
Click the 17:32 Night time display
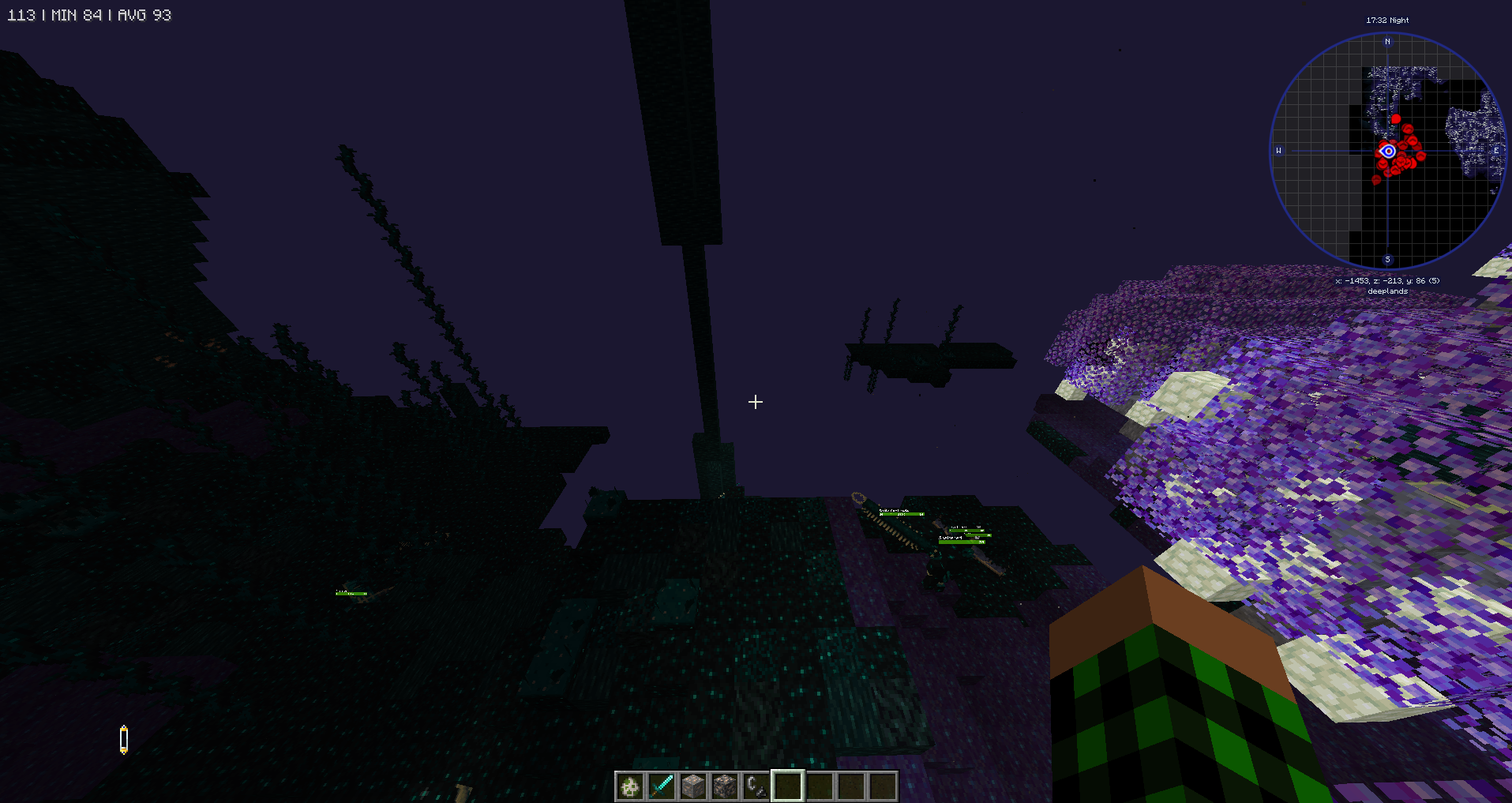point(1387,20)
